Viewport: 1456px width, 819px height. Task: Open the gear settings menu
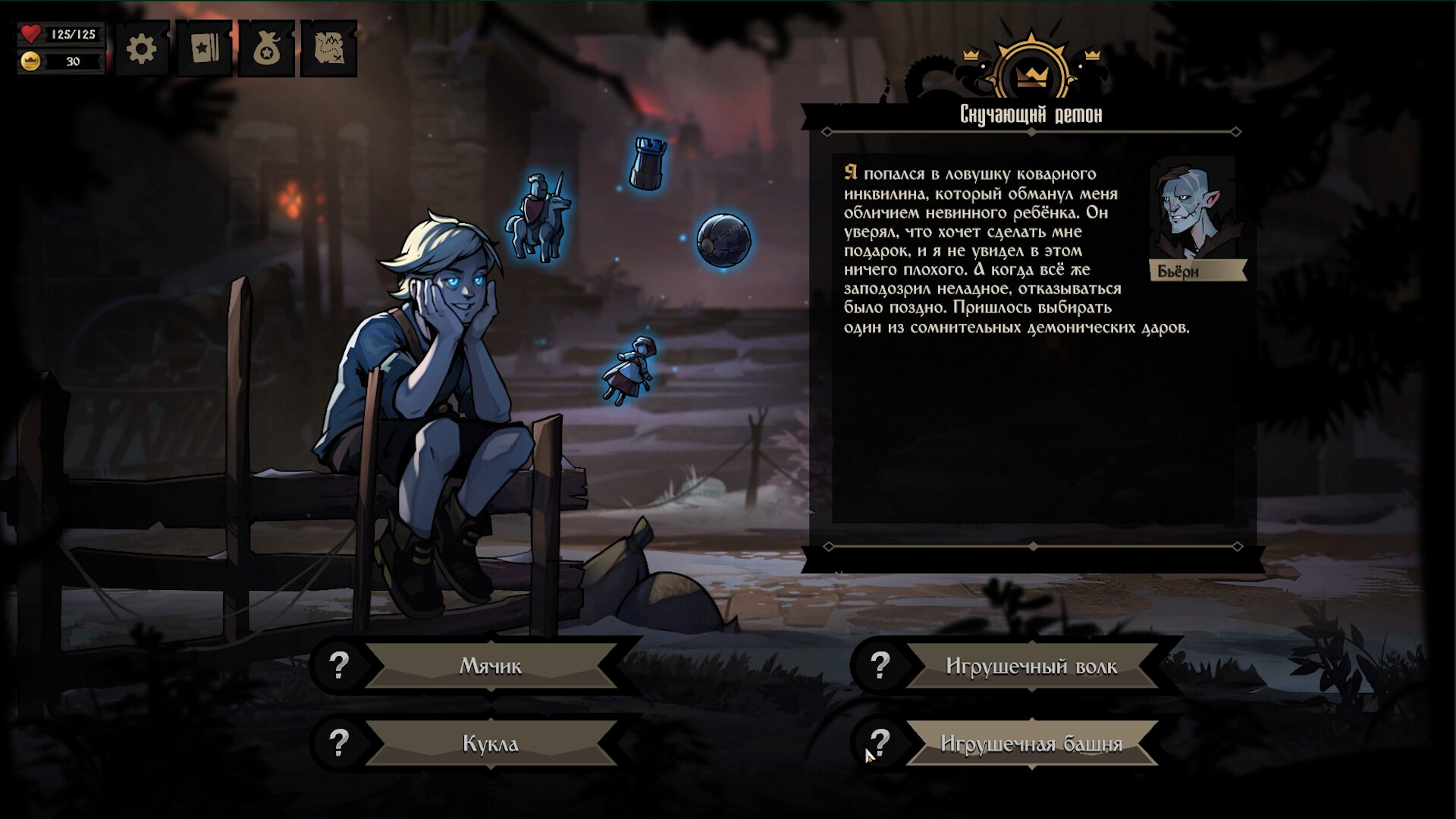tap(142, 49)
